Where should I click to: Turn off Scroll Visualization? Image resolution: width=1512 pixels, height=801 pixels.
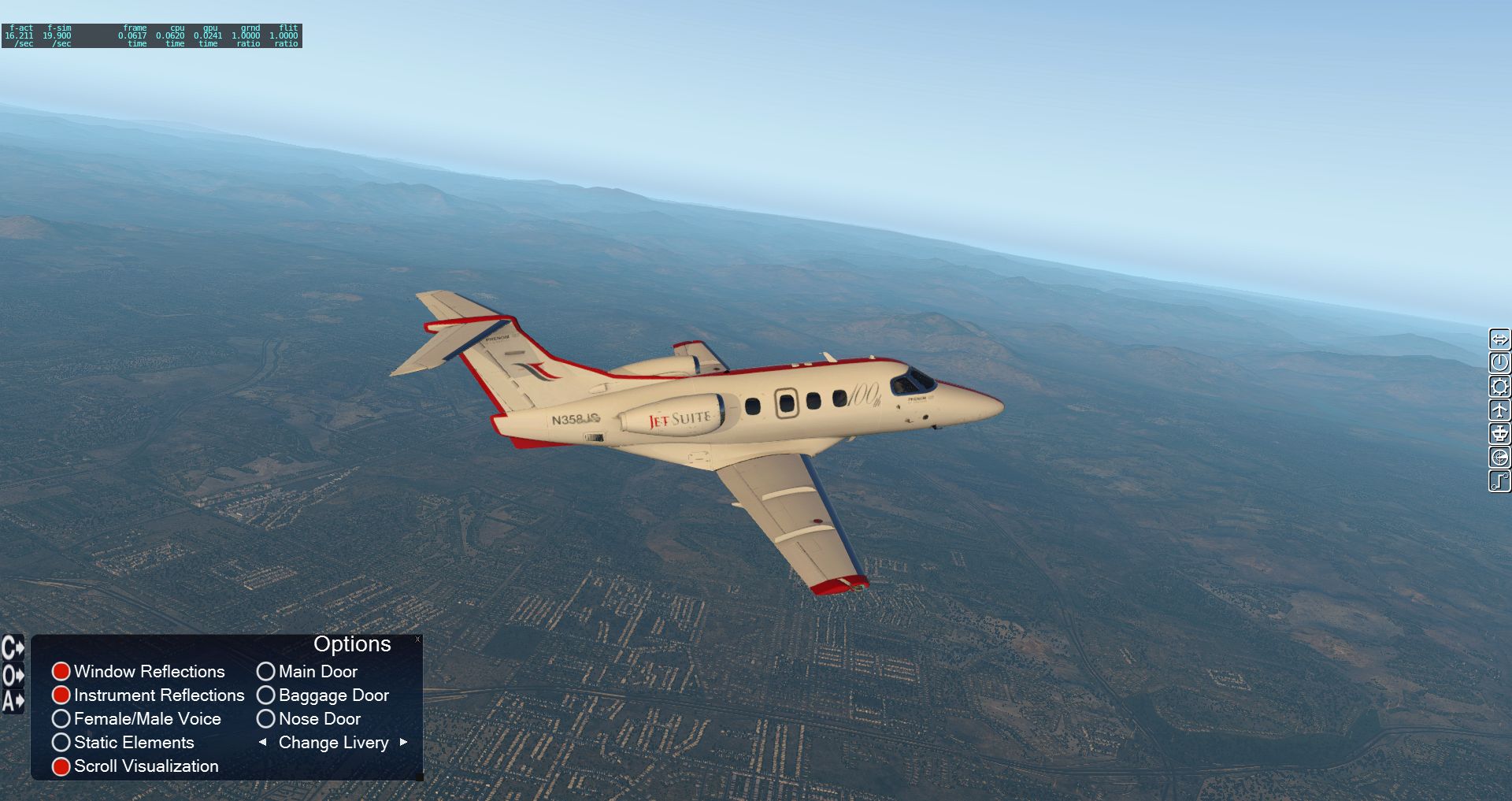pyautogui.click(x=61, y=766)
